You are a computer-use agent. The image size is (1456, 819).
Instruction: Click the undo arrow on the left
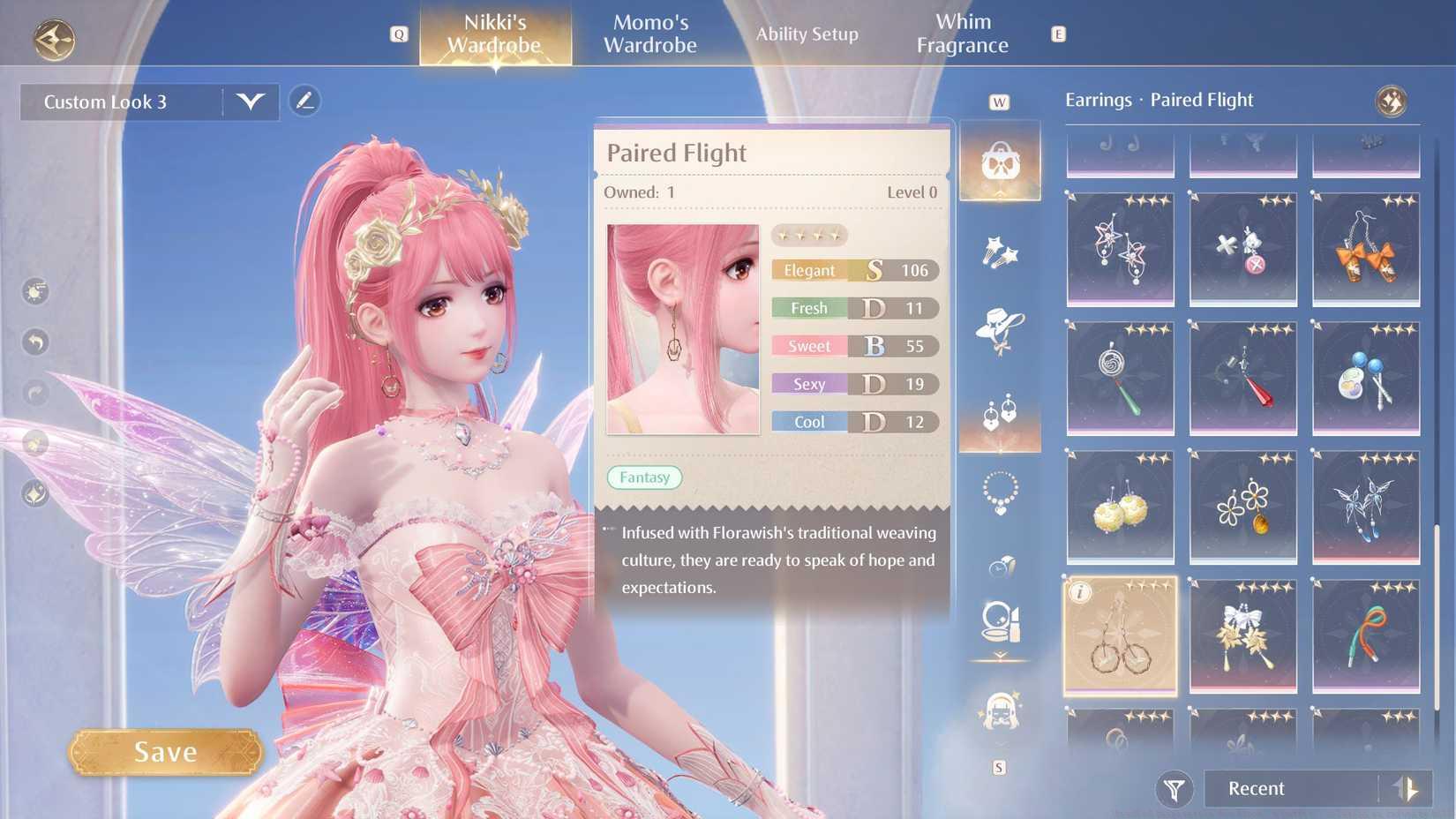pyautogui.click(x=35, y=340)
